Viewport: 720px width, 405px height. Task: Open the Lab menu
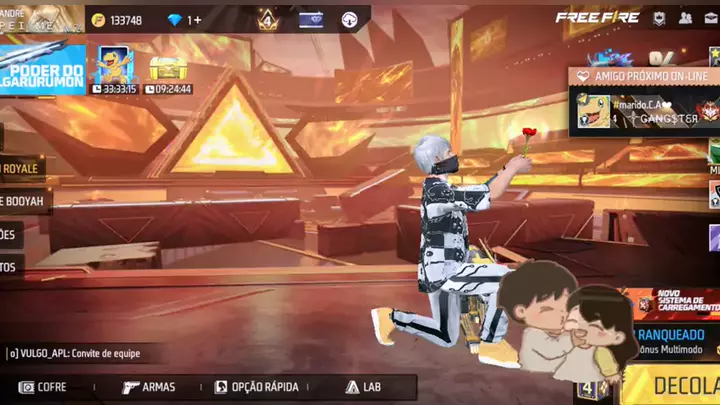(x=364, y=387)
